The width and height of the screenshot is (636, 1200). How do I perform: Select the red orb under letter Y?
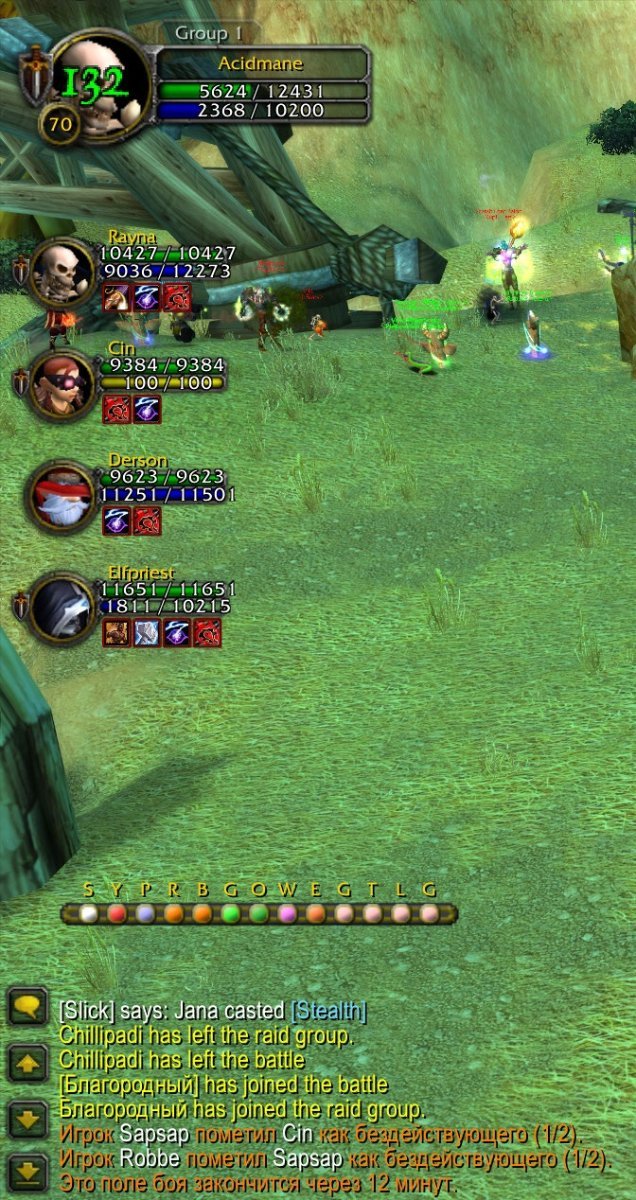[x=117, y=913]
